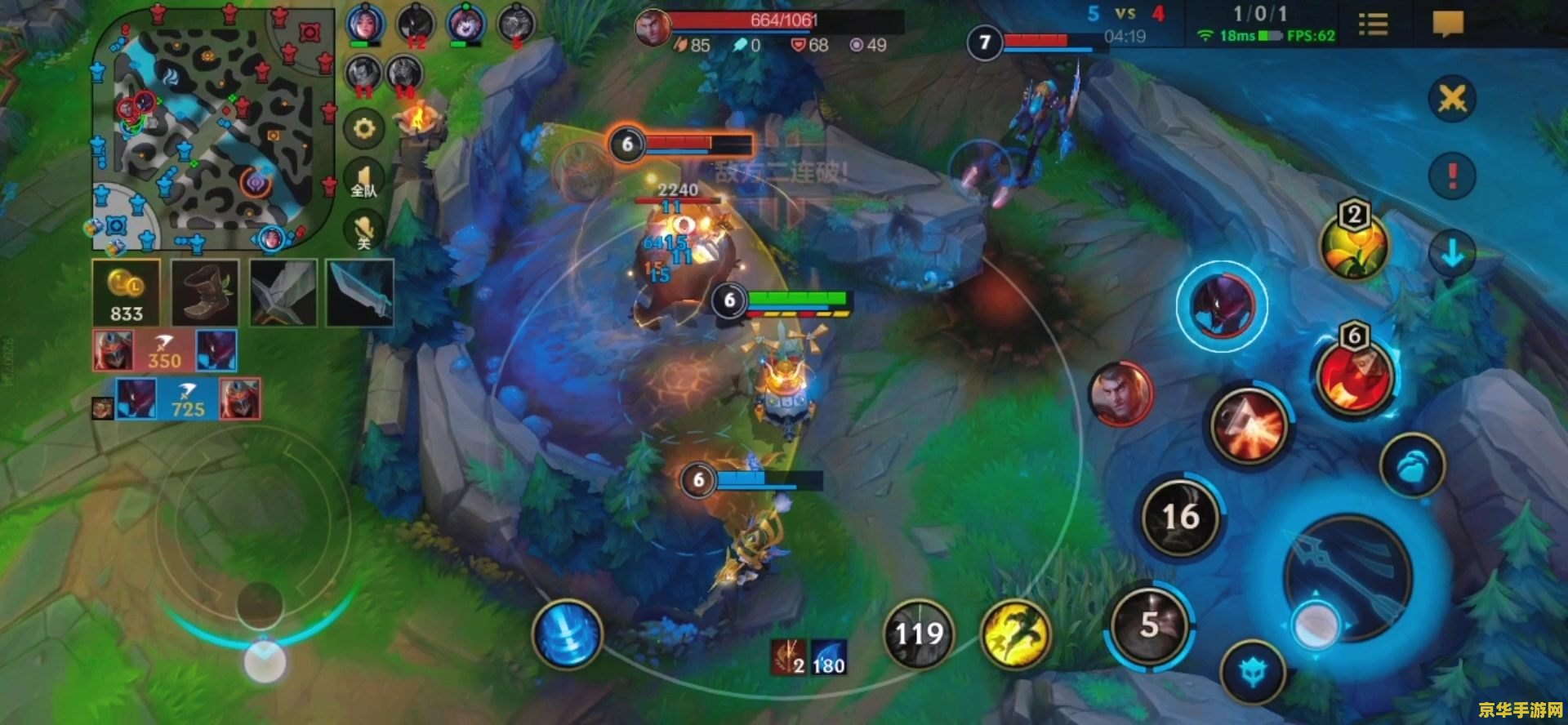Screen dimensions: 1568x725
Task: Open the chat speech bubble
Action: pyautogui.click(x=1447, y=24)
